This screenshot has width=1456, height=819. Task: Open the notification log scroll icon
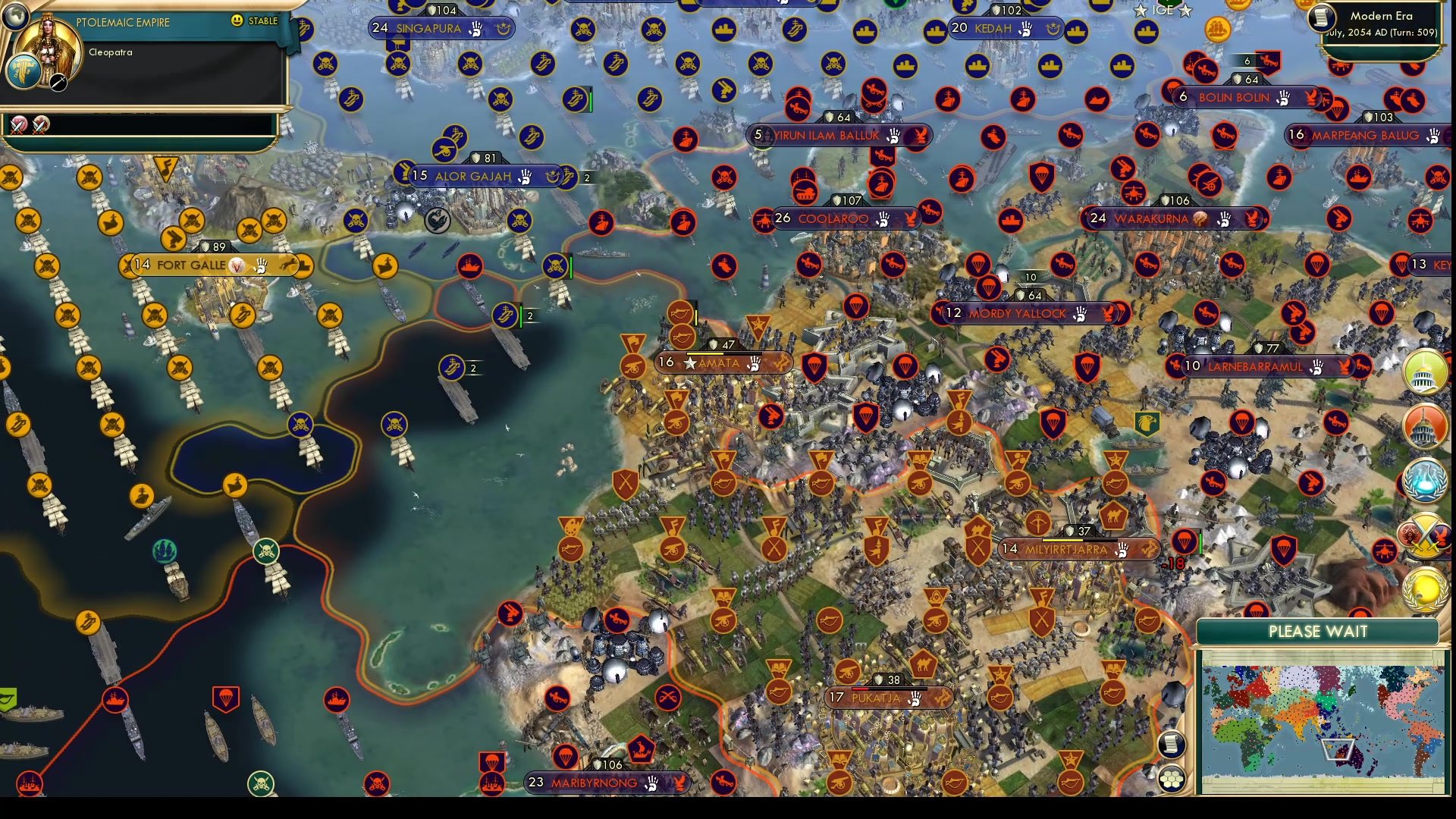pos(1172,743)
